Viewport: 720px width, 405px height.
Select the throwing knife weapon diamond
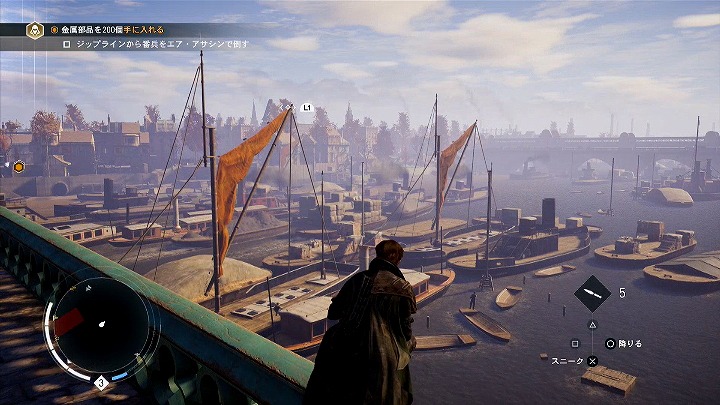click(593, 293)
